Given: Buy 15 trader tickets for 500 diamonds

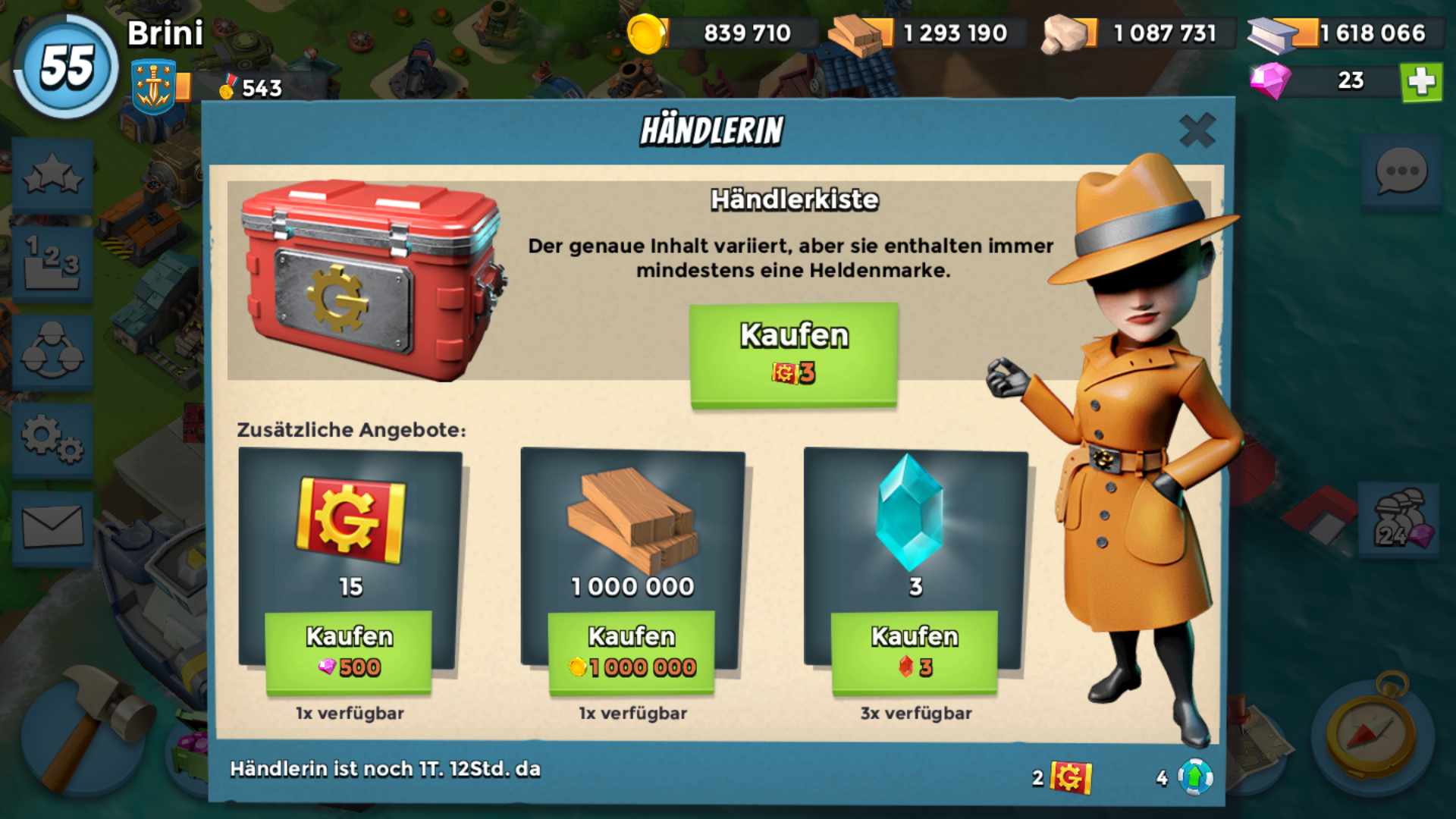Looking at the screenshot, I should [x=349, y=651].
